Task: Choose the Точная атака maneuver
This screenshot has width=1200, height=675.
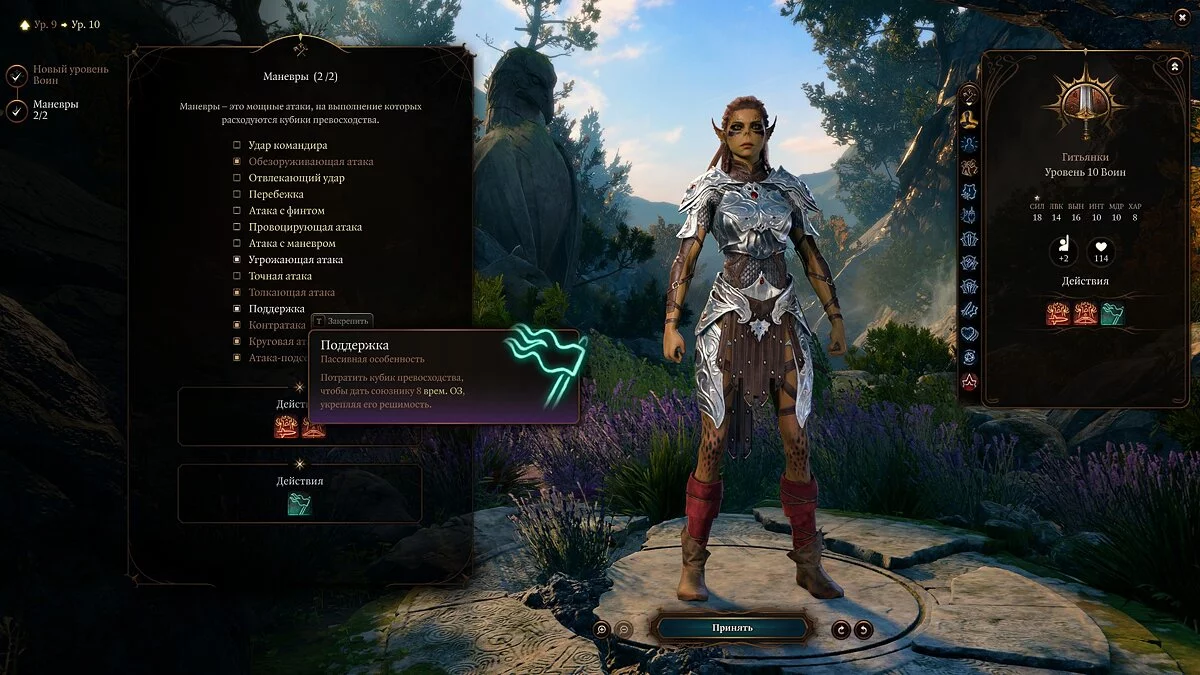Action: pos(237,276)
